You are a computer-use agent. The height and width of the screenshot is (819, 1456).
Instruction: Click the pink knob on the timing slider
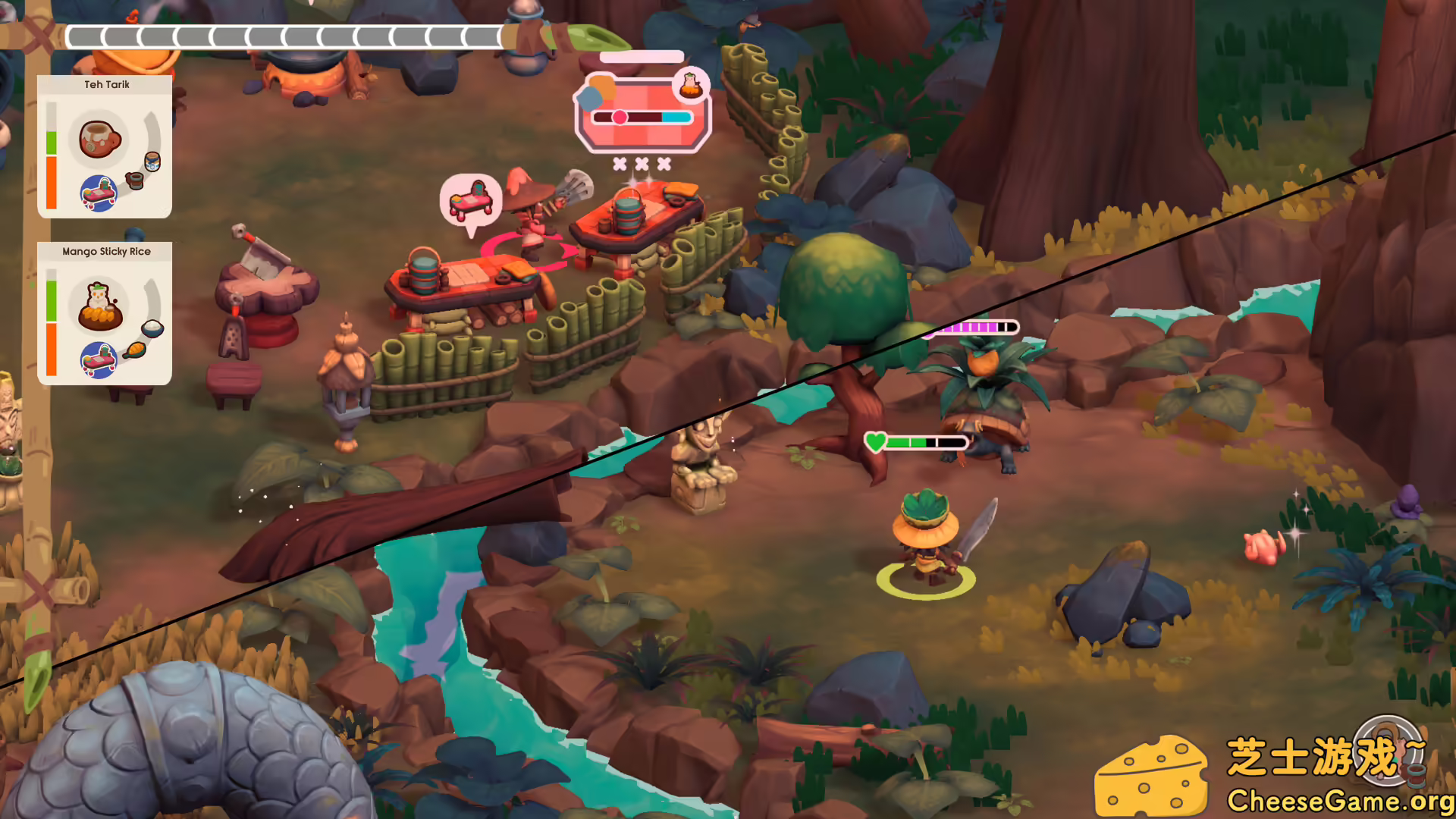(x=620, y=117)
